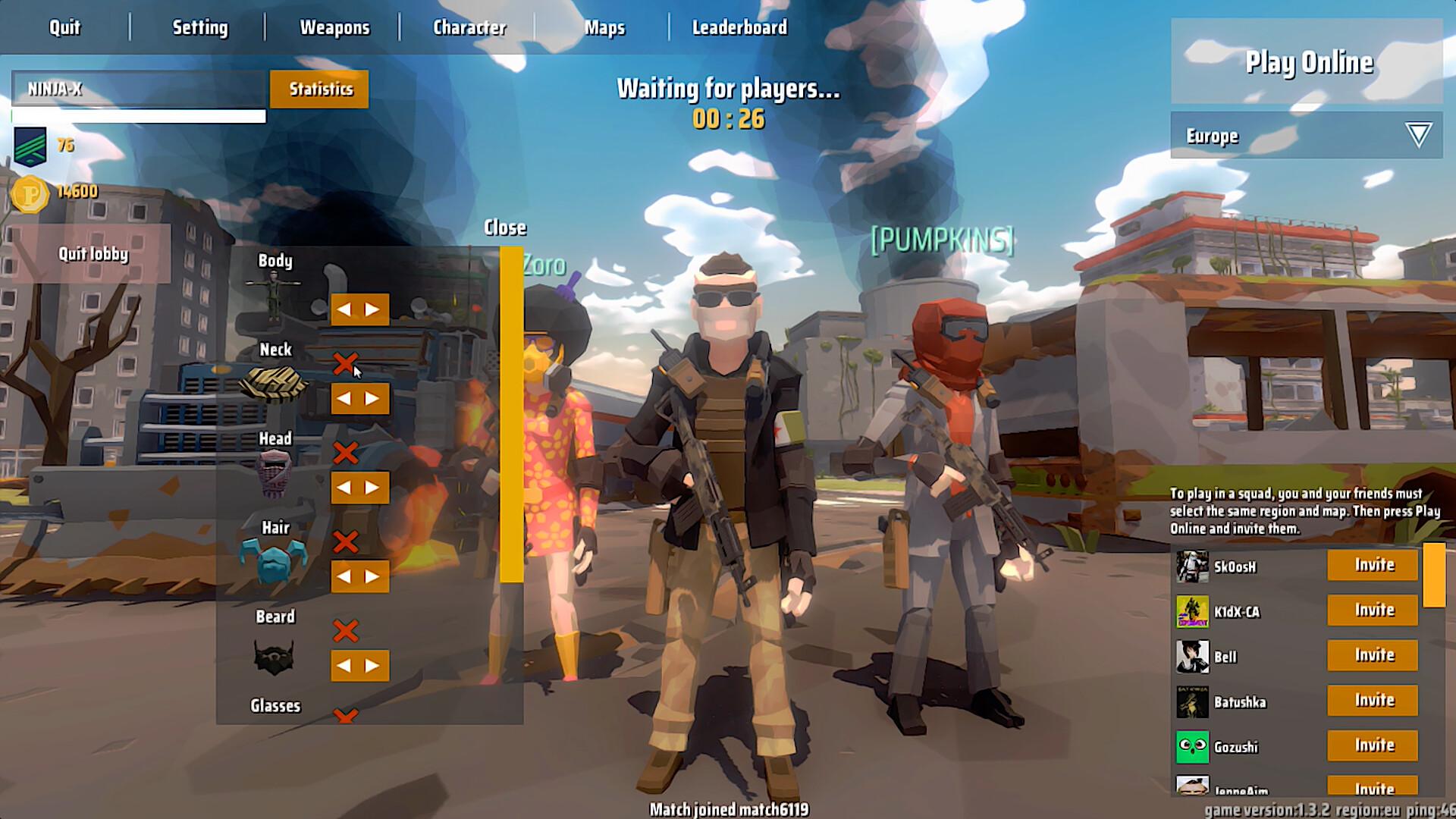The height and width of the screenshot is (819, 1456).
Task: Remove the Beard using the red X
Action: 347,630
